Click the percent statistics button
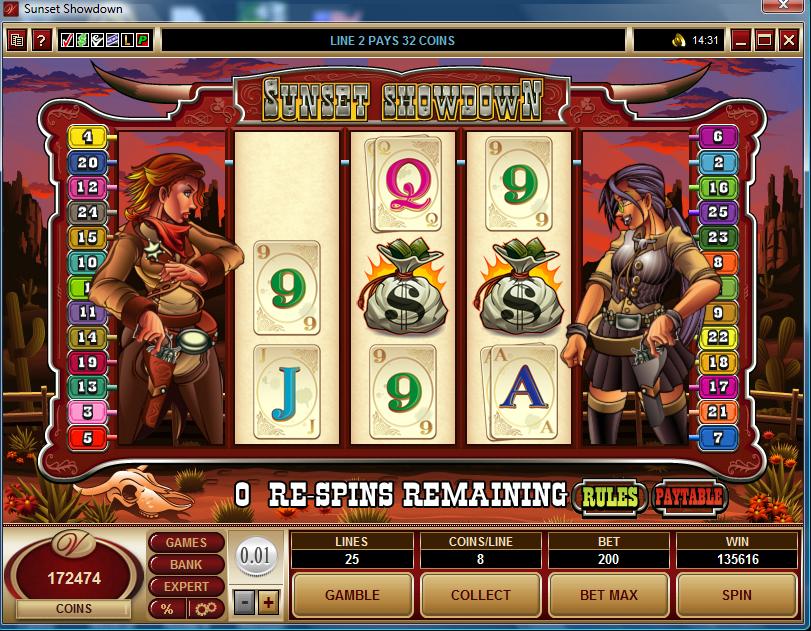 [166, 609]
